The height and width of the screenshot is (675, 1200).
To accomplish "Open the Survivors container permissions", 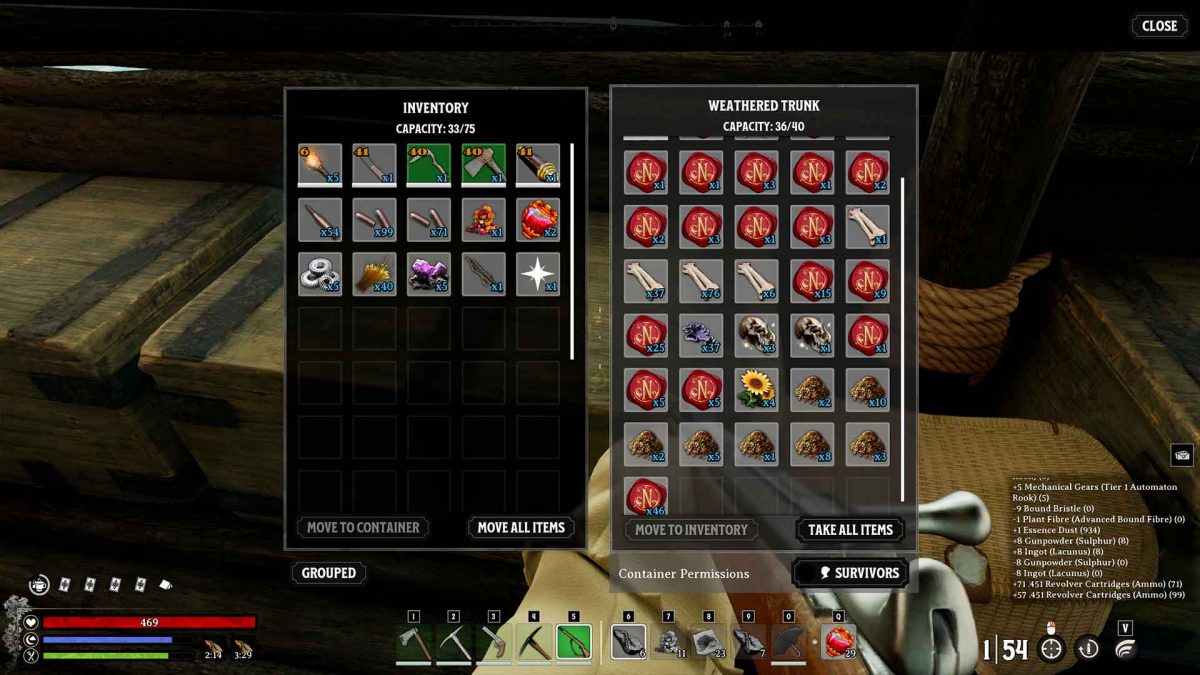I will point(850,573).
